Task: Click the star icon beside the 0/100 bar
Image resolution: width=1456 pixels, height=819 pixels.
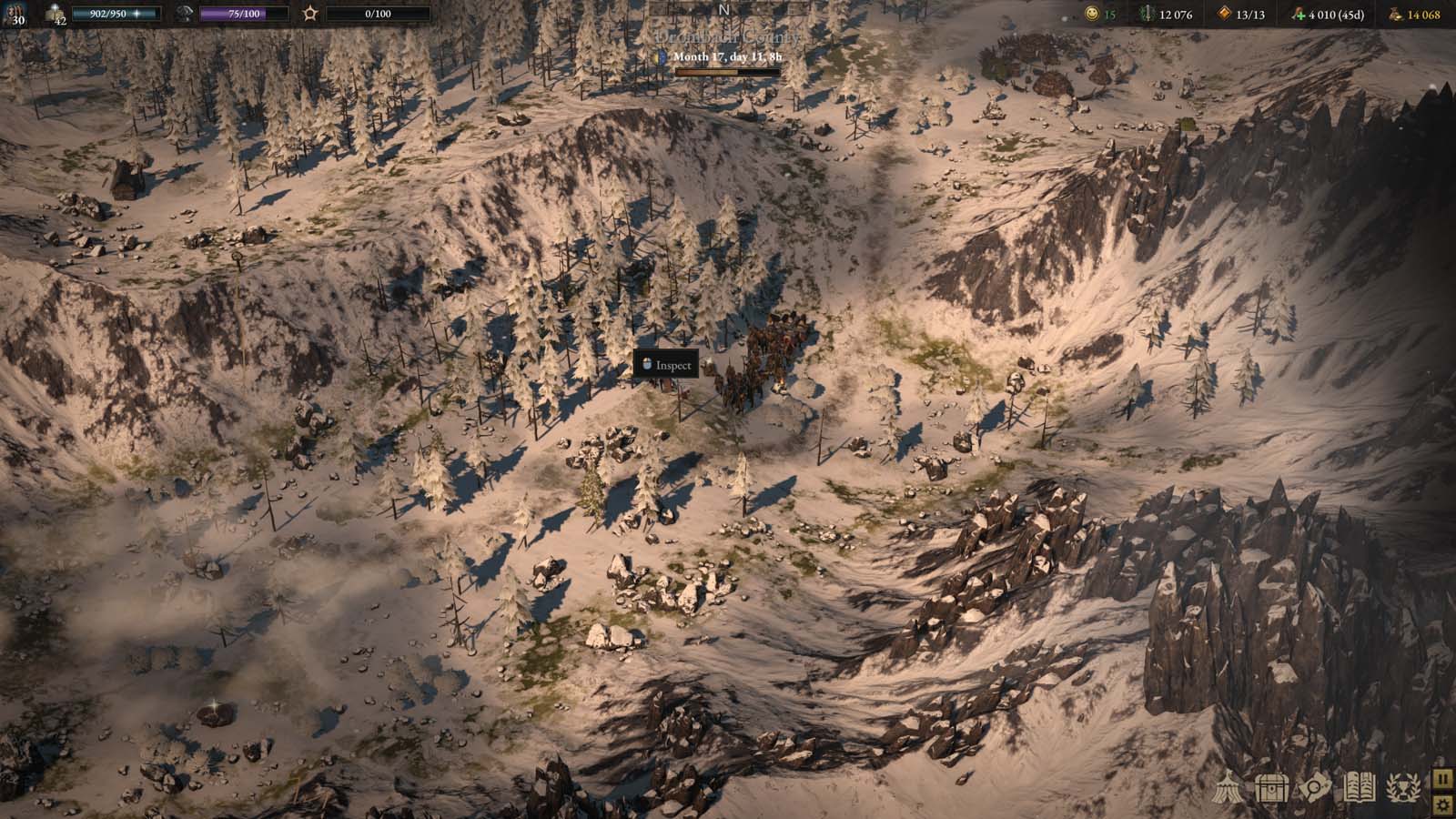Action: tap(309, 13)
